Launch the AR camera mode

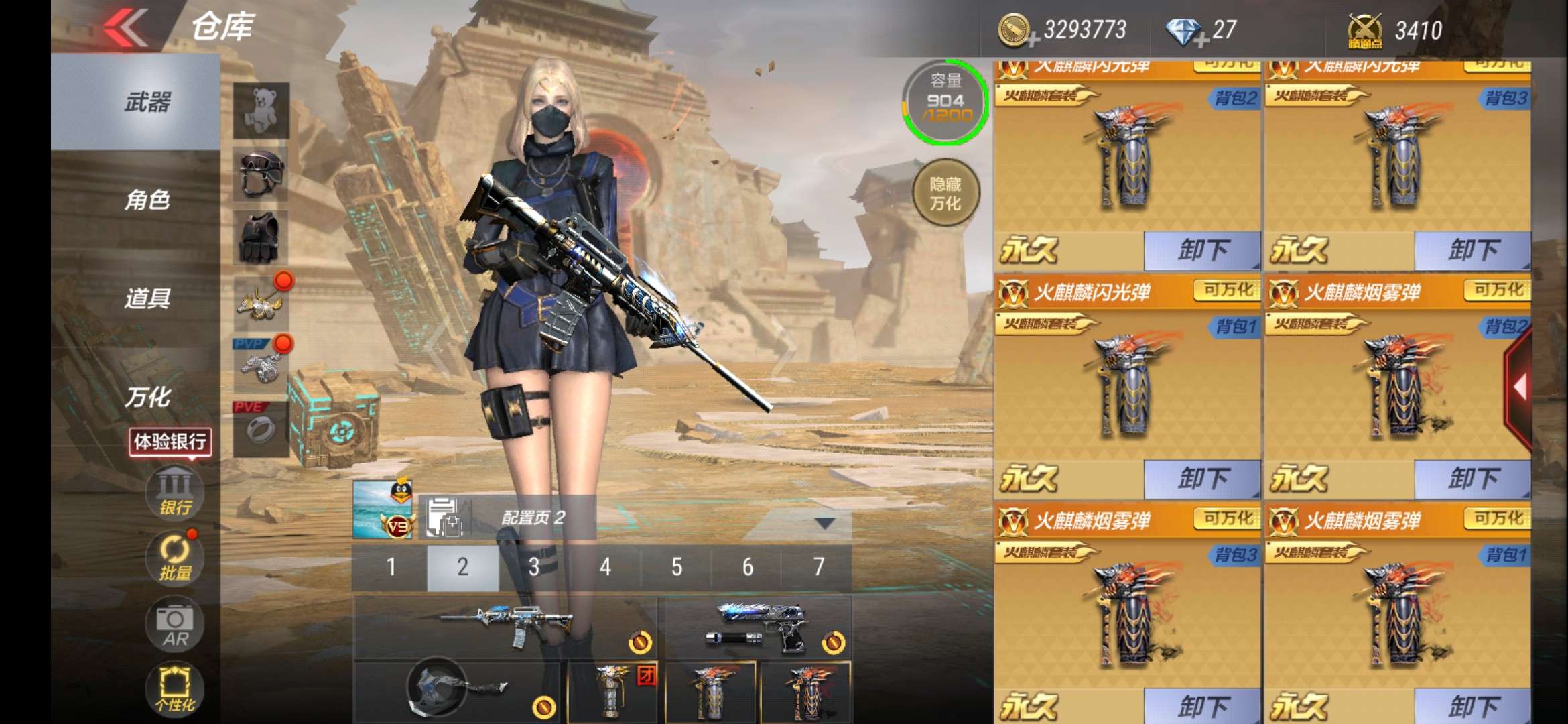click(175, 625)
